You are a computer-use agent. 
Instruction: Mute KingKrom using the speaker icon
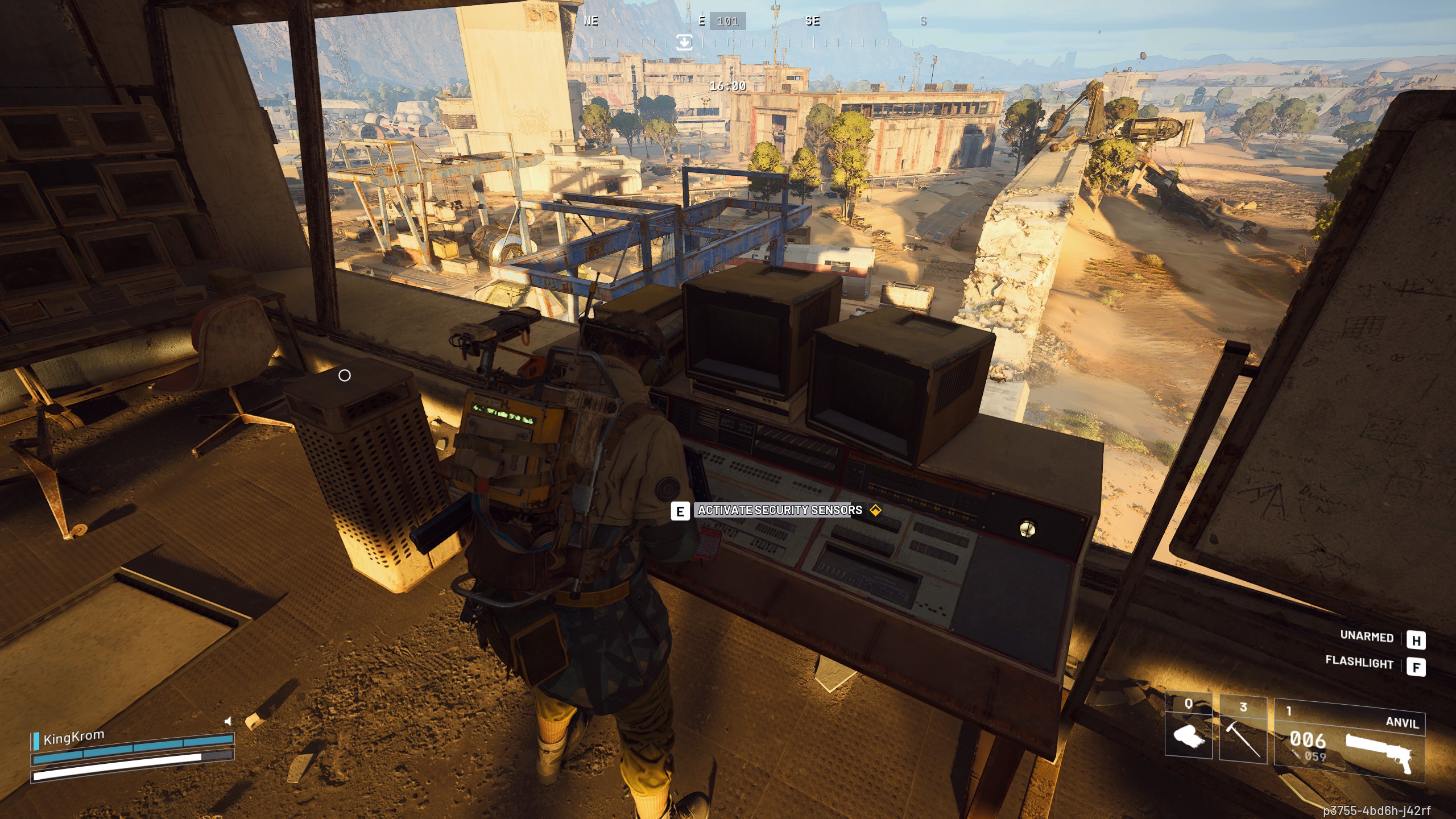[x=228, y=722]
